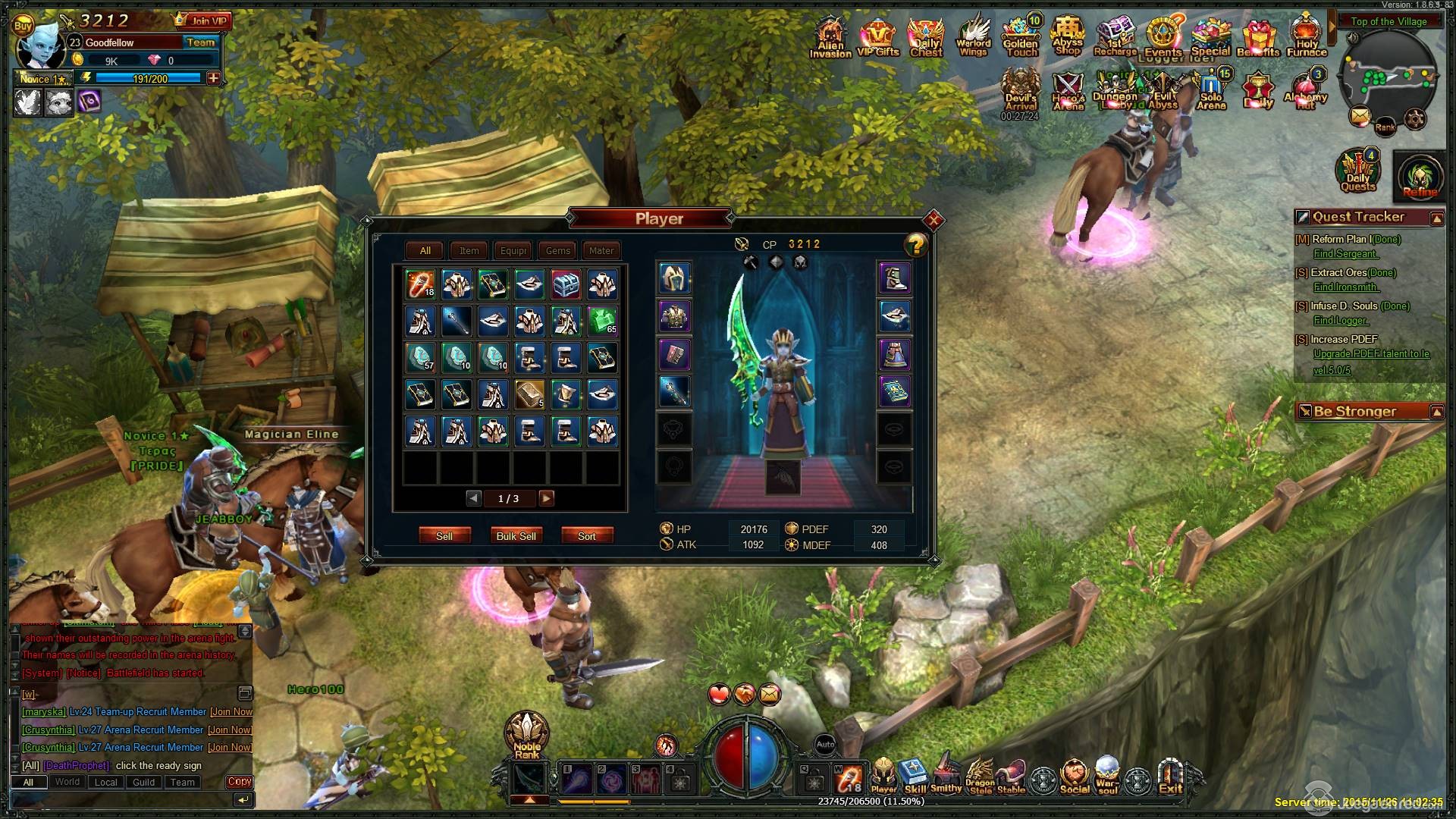1456x819 pixels.
Task: Select the equipped helmet slot
Action: click(673, 278)
